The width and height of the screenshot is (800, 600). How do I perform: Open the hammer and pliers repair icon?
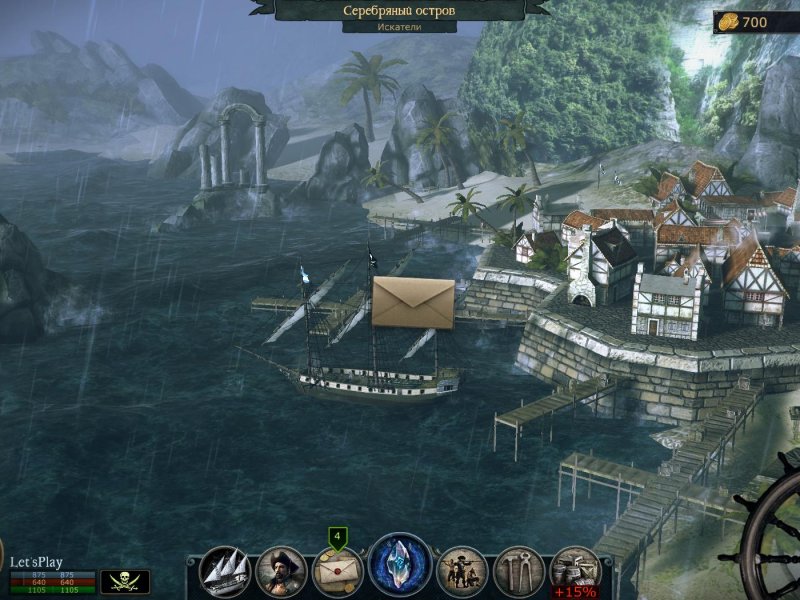(x=519, y=571)
